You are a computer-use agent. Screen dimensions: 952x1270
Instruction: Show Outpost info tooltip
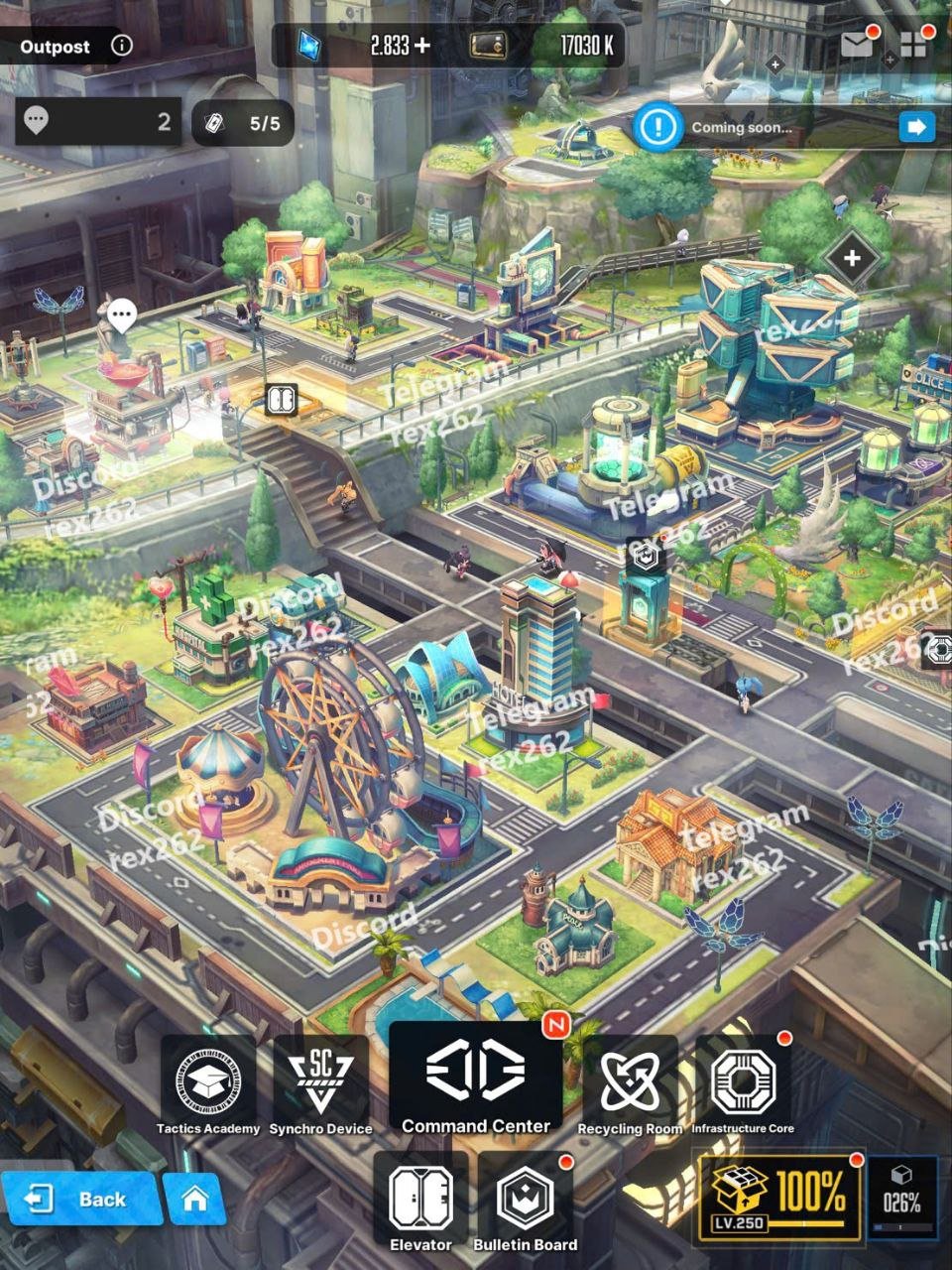pos(121,46)
